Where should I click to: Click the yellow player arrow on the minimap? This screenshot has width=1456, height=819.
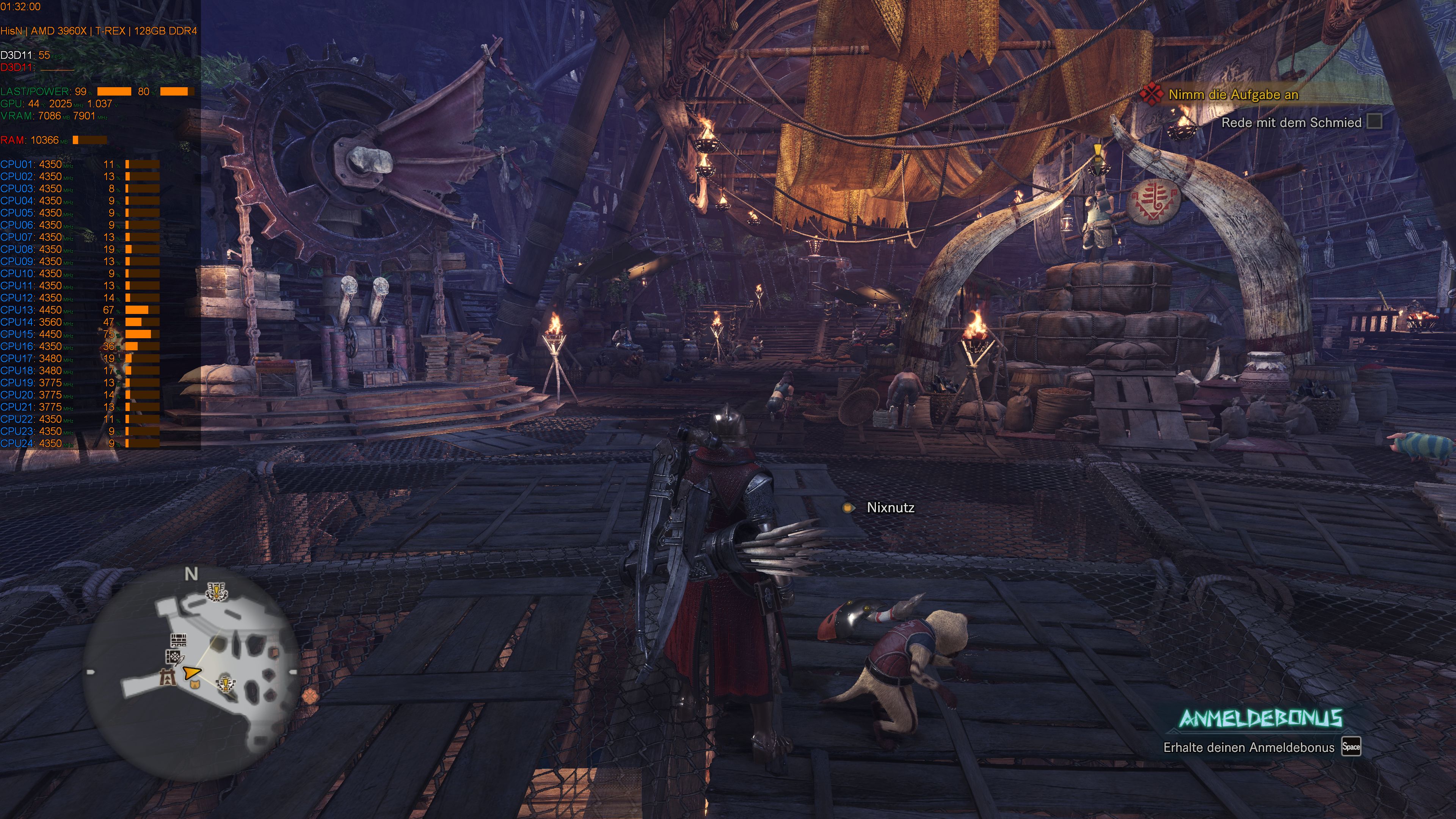pyautogui.click(x=191, y=673)
